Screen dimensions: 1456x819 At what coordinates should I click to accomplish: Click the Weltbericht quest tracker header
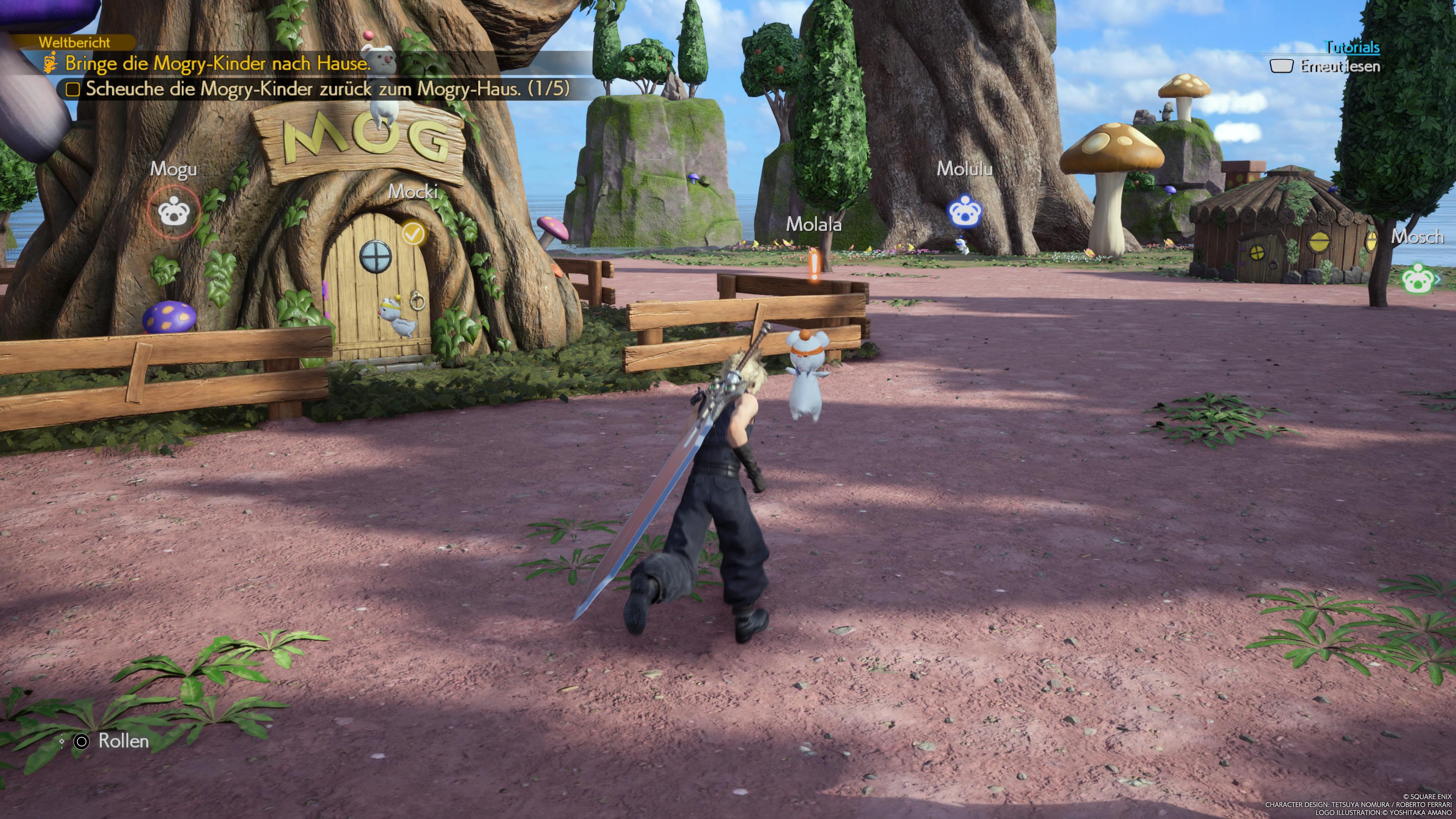click(75, 42)
